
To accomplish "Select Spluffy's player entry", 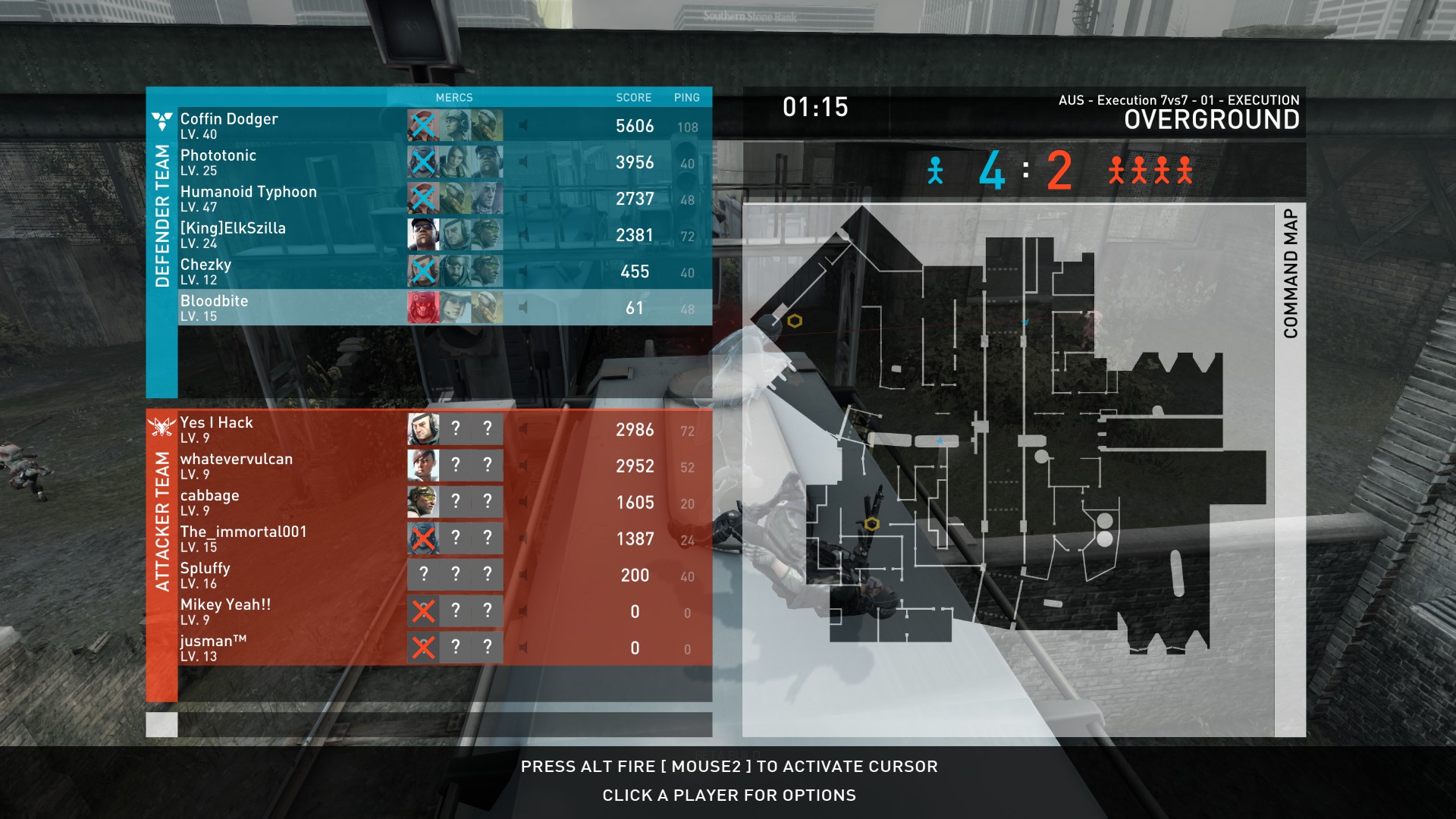I will tap(206, 575).
